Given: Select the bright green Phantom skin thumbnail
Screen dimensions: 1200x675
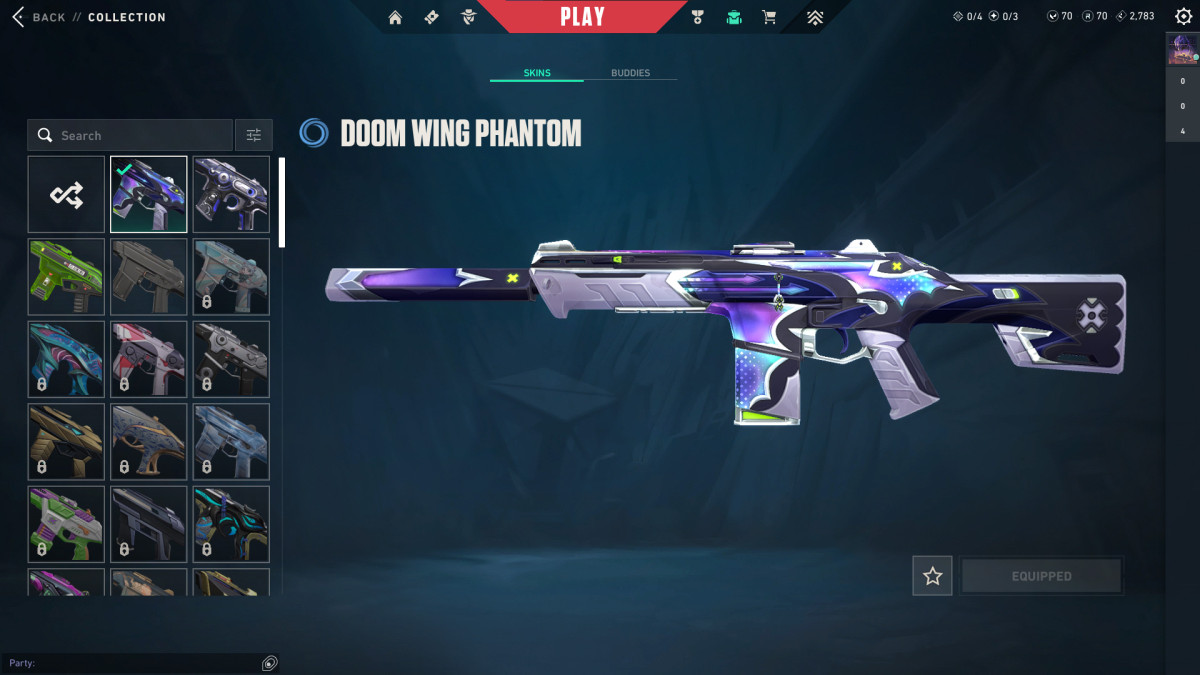Looking at the screenshot, I should point(66,277).
